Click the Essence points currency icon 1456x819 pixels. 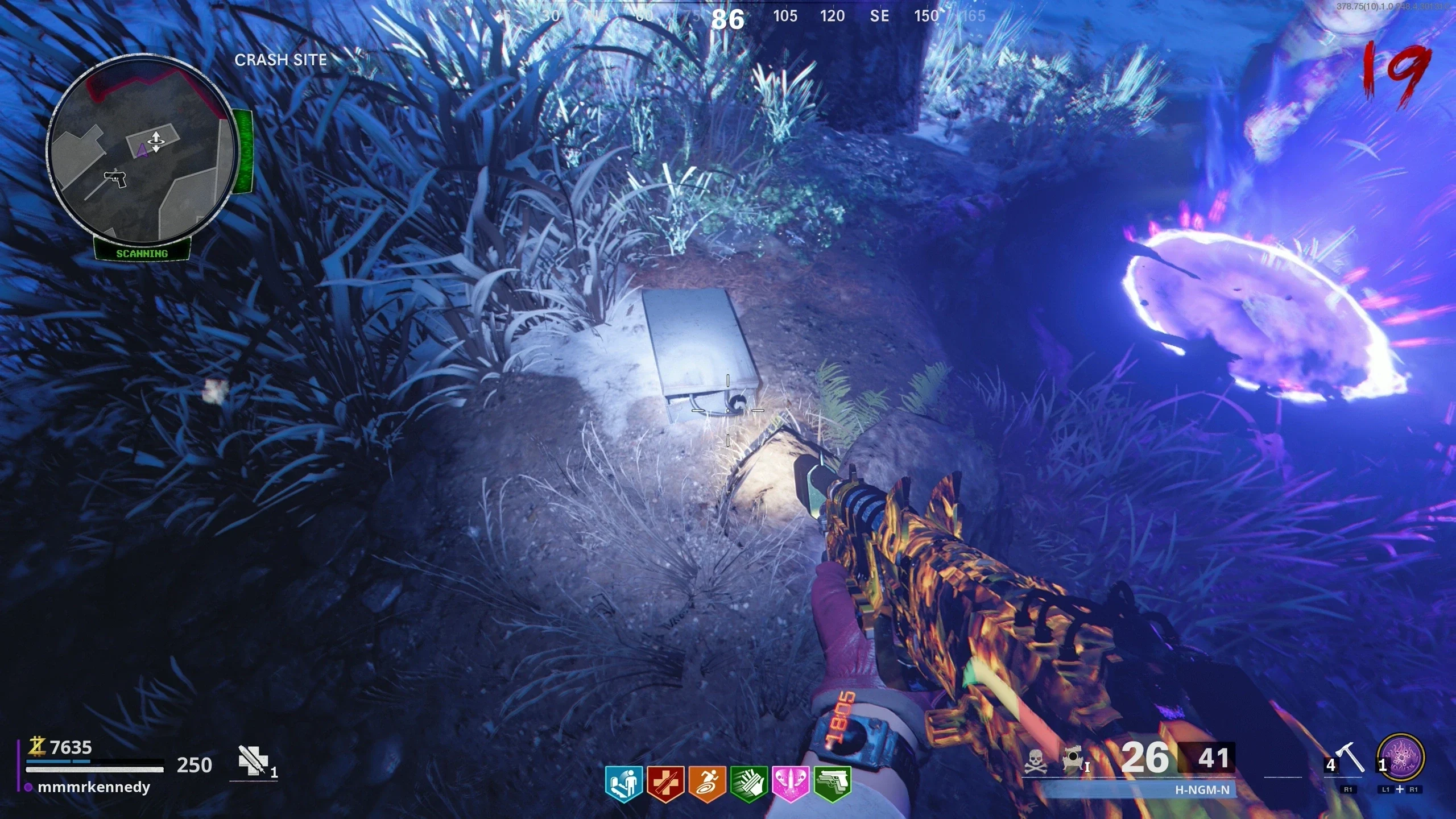38,746
